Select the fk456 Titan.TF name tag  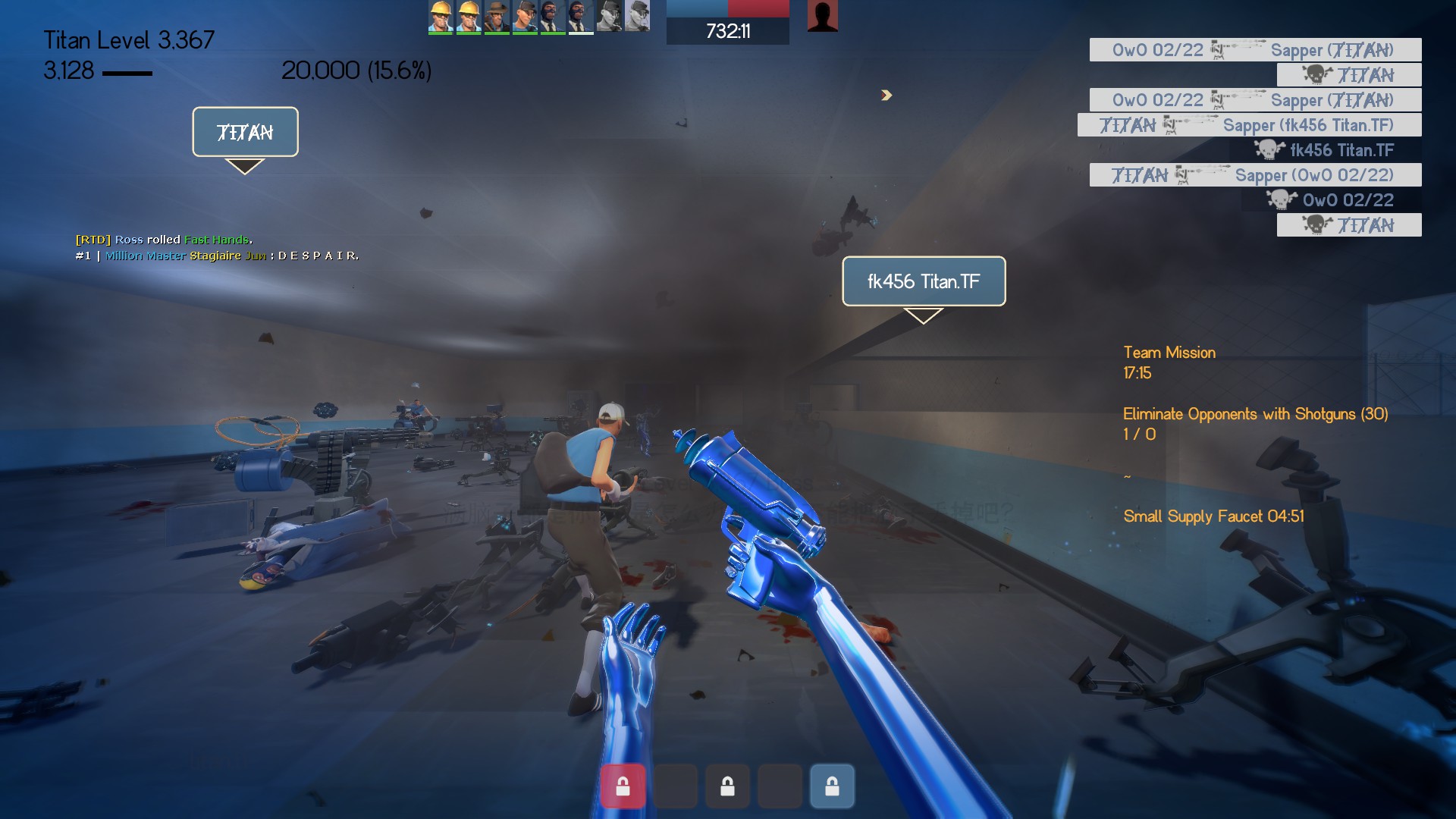click(924, 281)
